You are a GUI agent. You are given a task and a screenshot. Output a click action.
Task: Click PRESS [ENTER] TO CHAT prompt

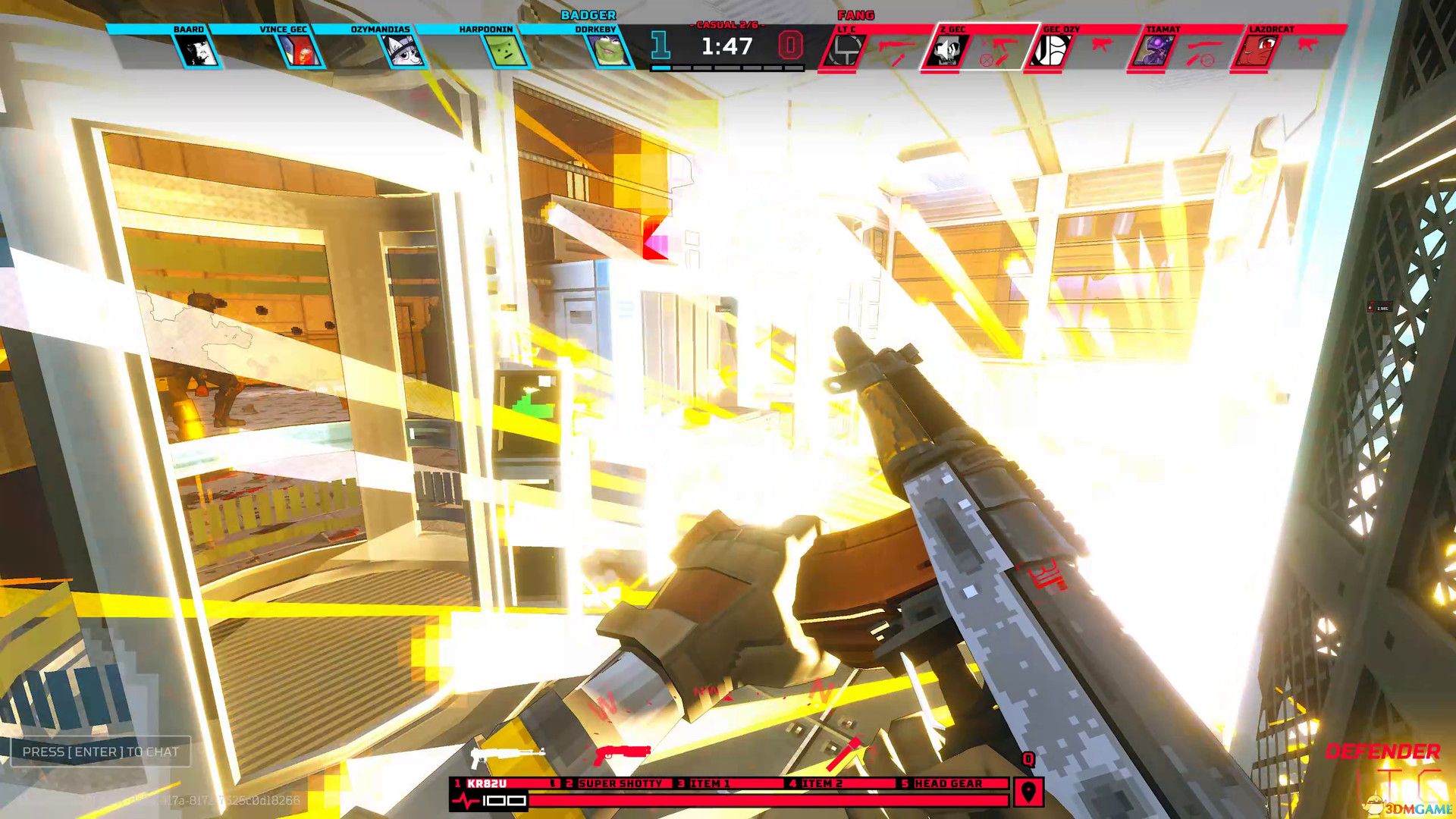[100, 753]
